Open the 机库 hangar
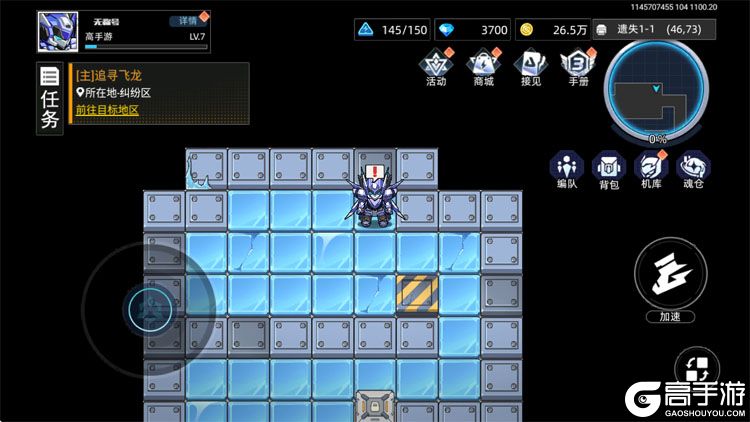The image size is (750, 422). [x=651, y=169]
